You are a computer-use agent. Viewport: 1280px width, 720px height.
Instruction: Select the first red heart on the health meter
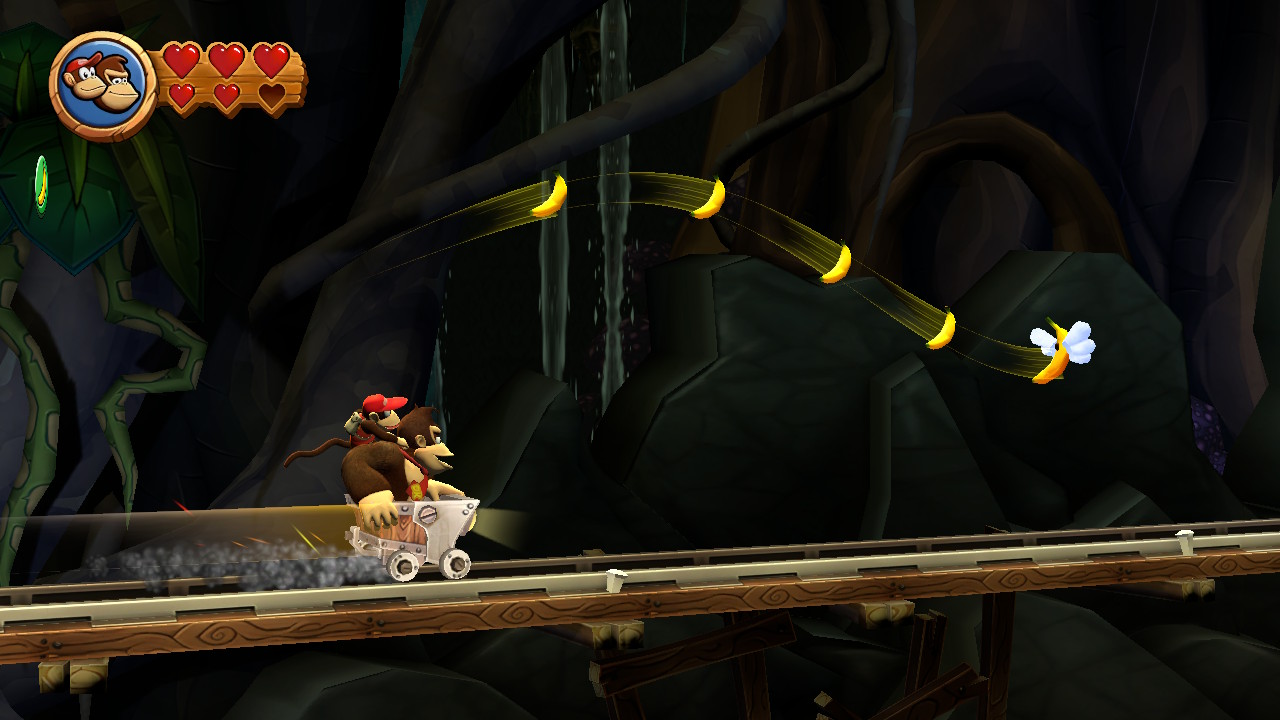pyautogui.click(x=183, y=60)
